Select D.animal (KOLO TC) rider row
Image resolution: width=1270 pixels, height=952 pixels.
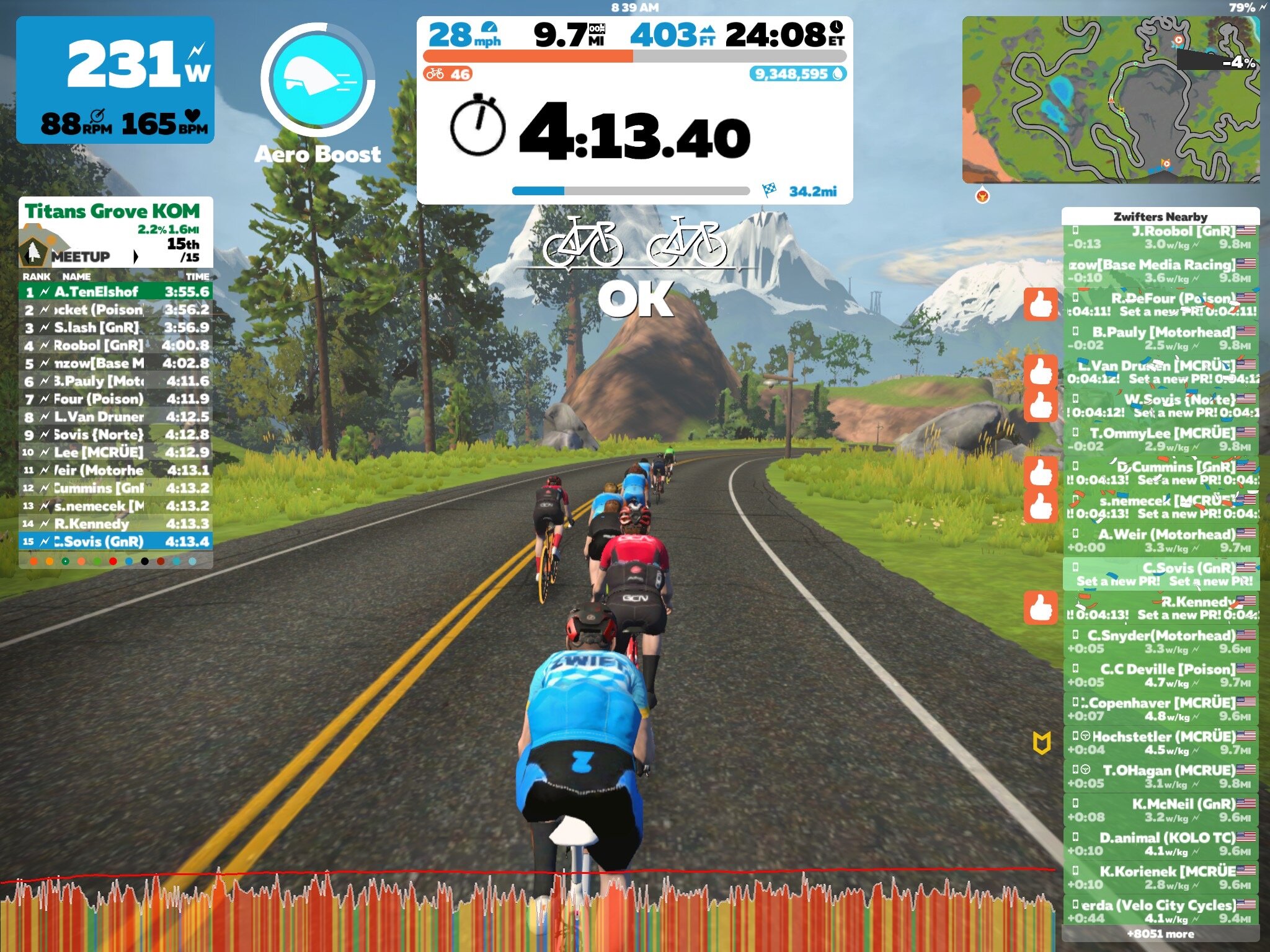[x=1160, y=844]
